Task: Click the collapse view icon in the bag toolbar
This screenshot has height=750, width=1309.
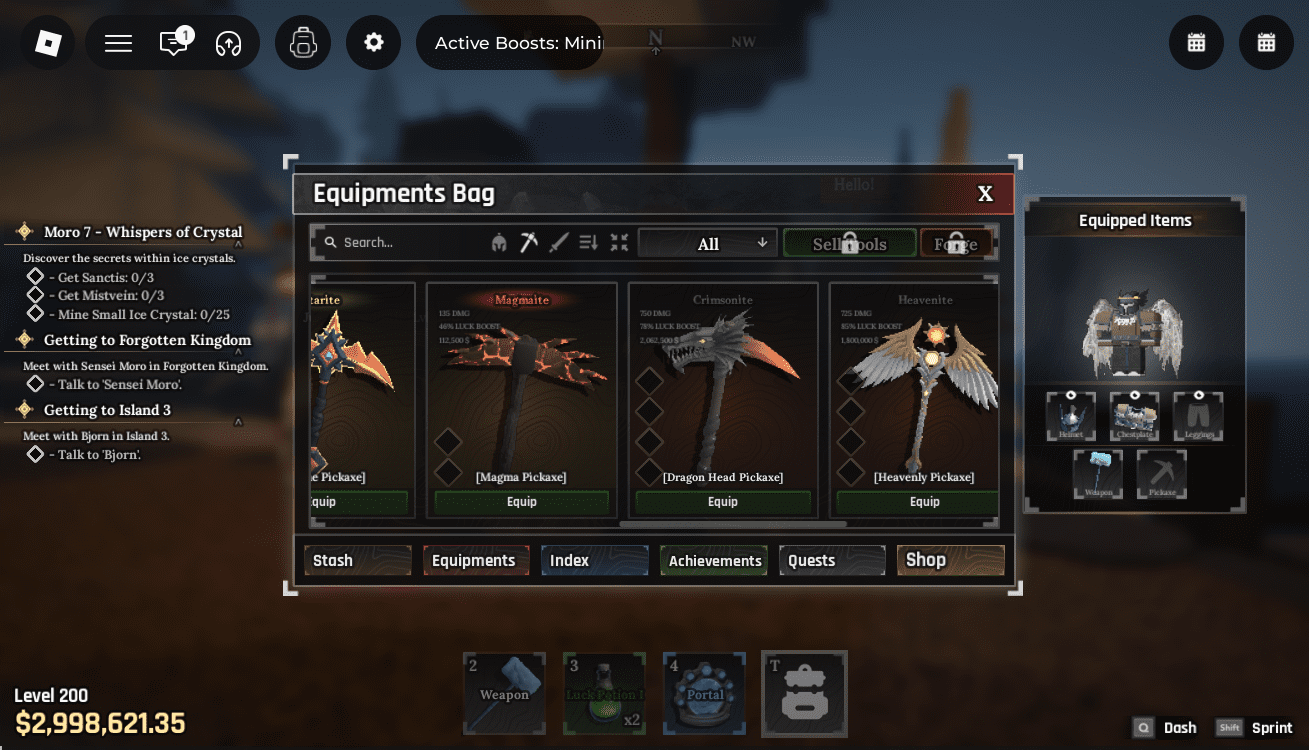Action: 618,242
